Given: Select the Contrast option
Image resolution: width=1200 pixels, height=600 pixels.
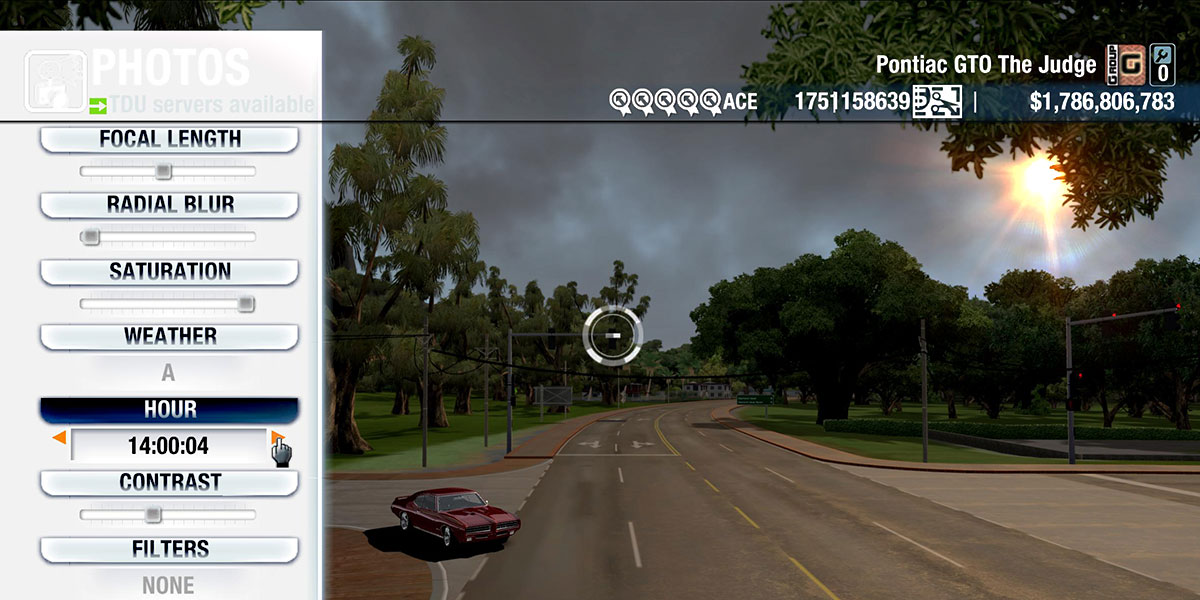Looking at the screenshot, I should pos(169,482).
